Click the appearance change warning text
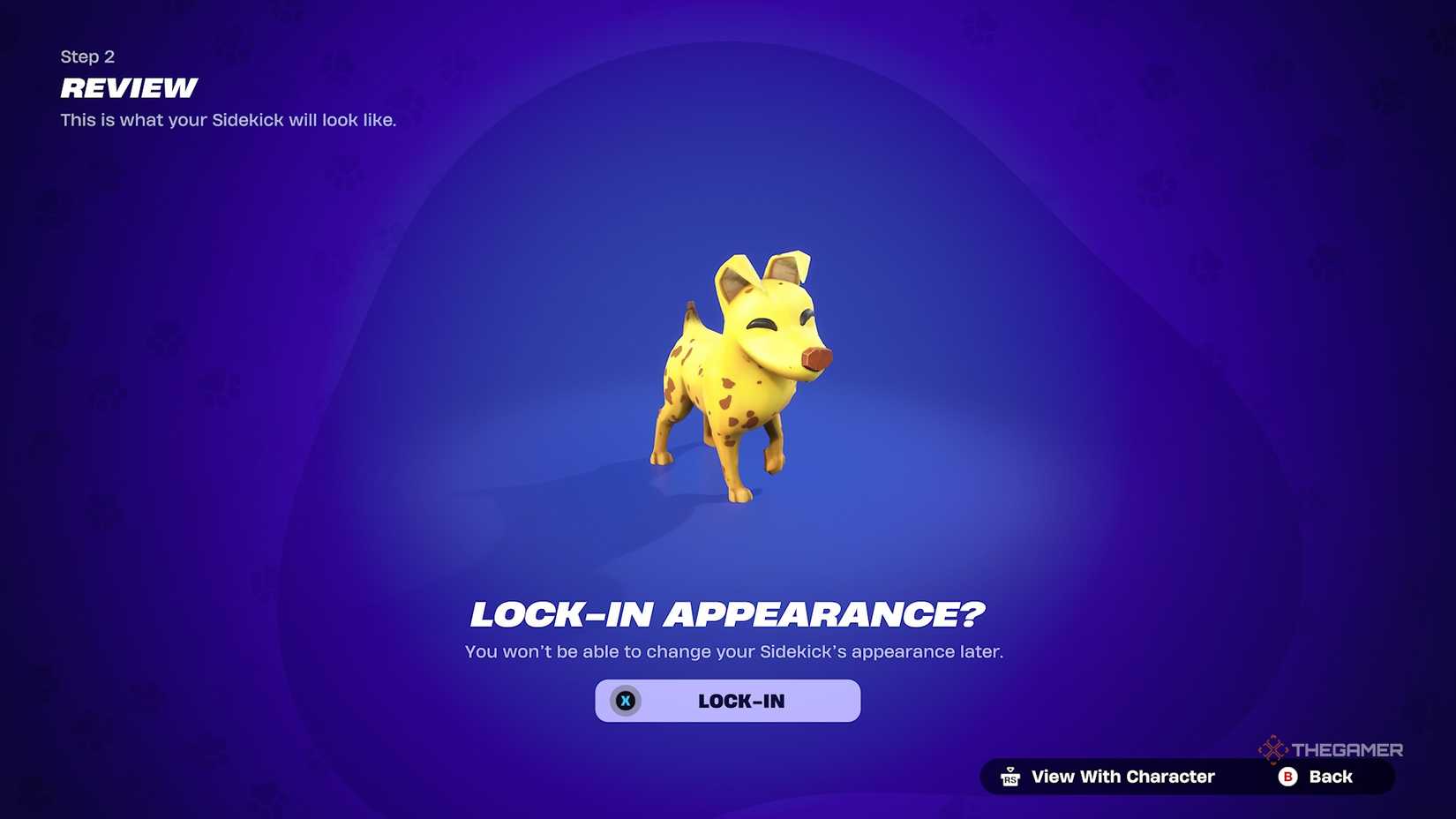 coord(733,651)
